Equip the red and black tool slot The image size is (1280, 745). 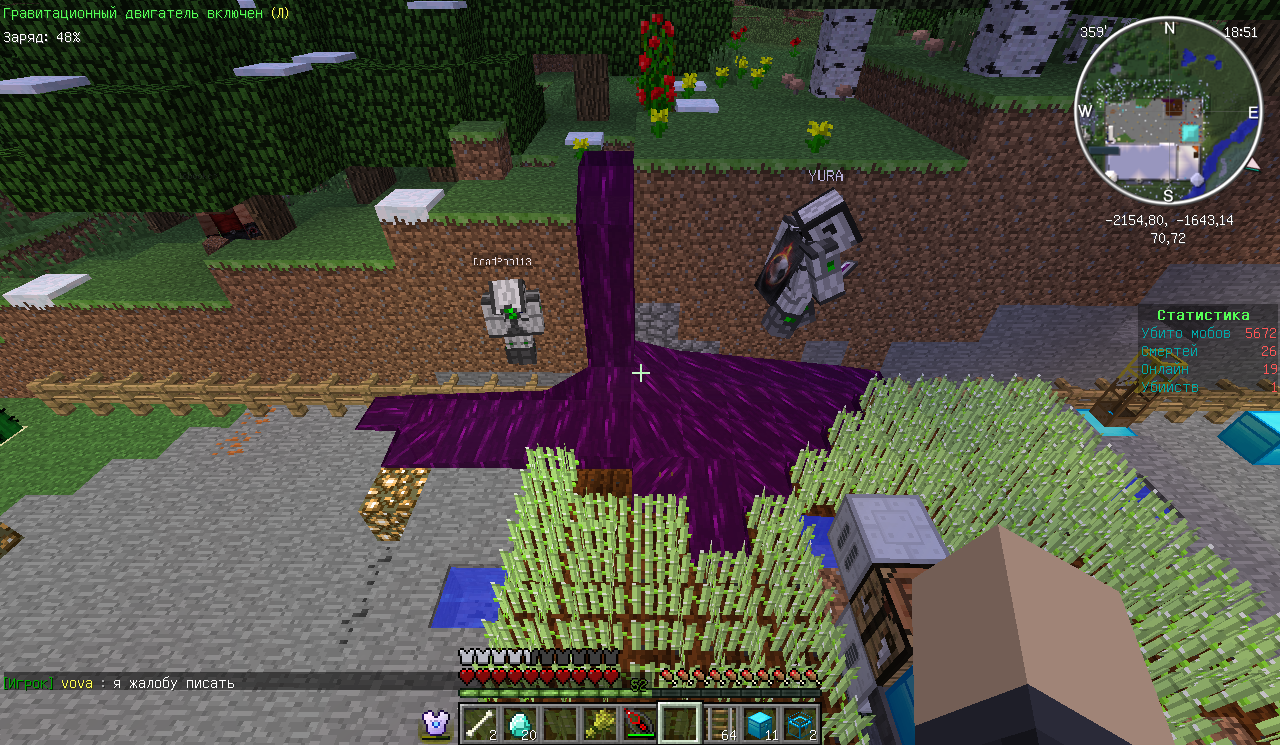(639, 723)
